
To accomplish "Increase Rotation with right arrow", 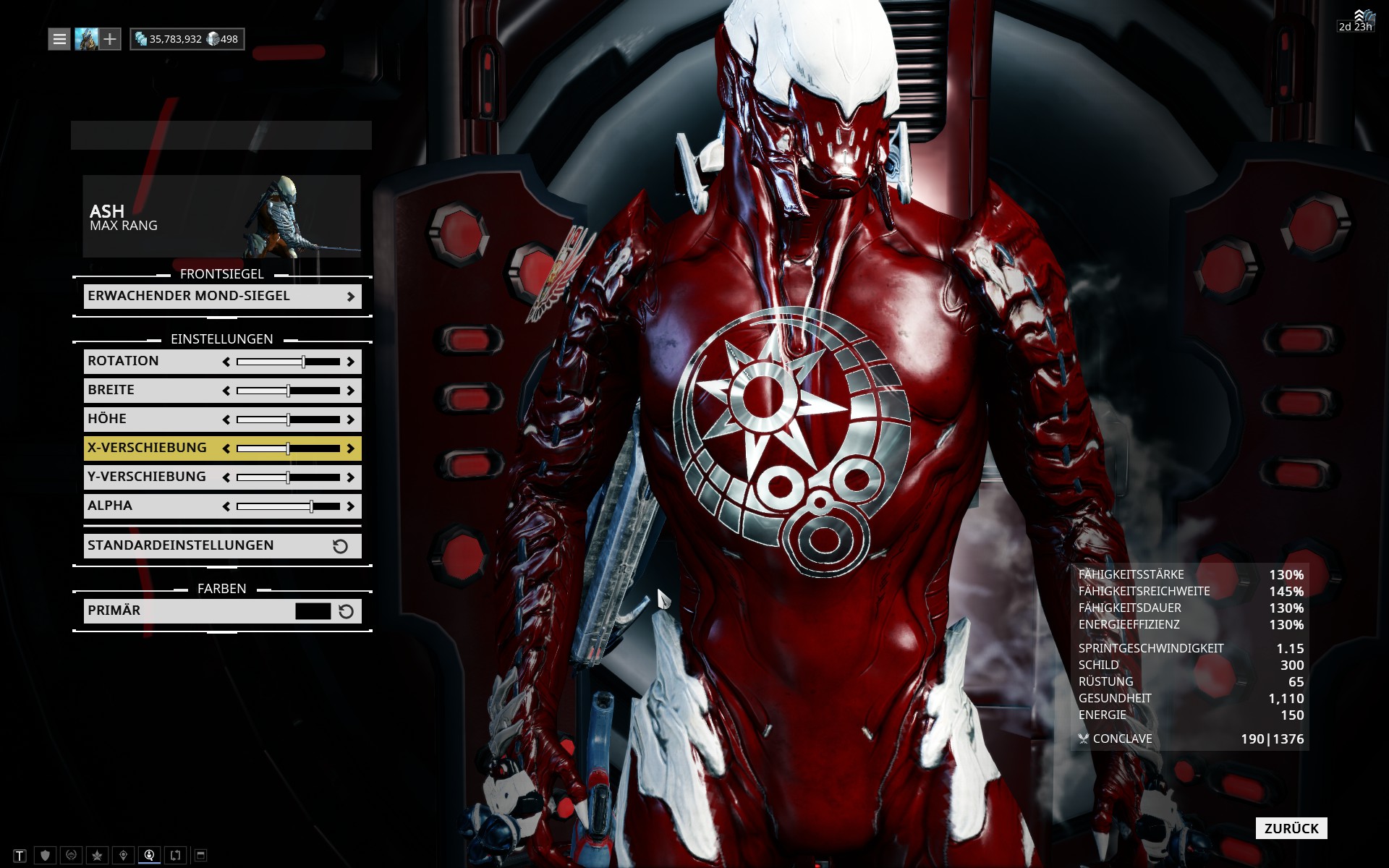I will coord(351,362).
